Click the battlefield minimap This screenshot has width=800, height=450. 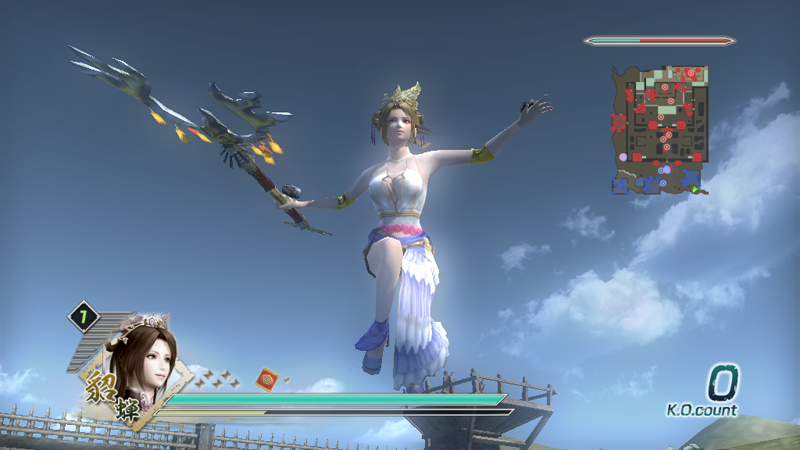click(x=661, y=129)
